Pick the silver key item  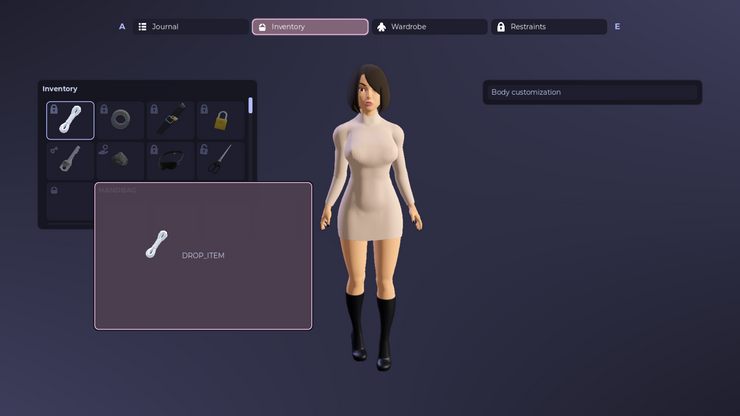point(70,160)
